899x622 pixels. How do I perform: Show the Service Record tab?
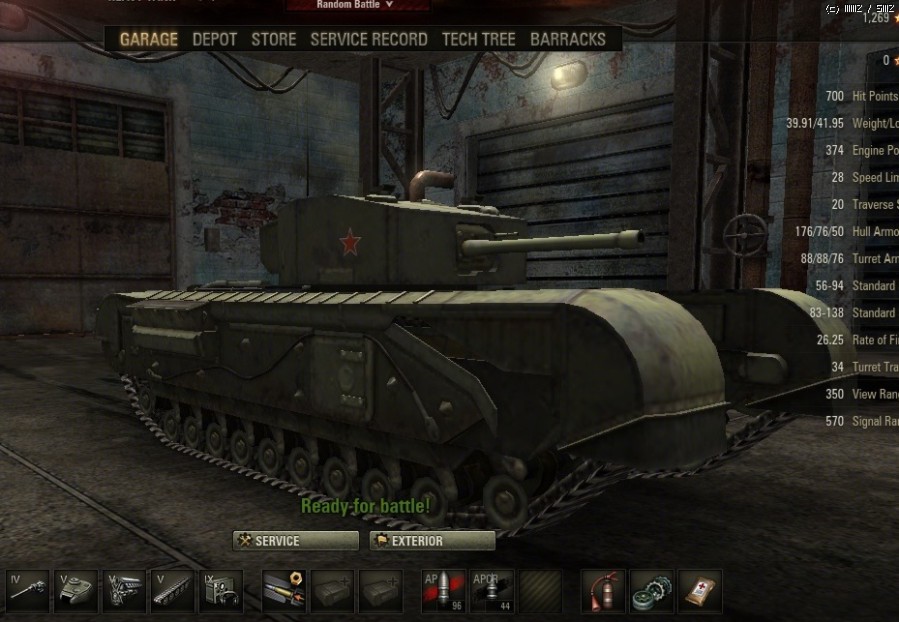368,39
